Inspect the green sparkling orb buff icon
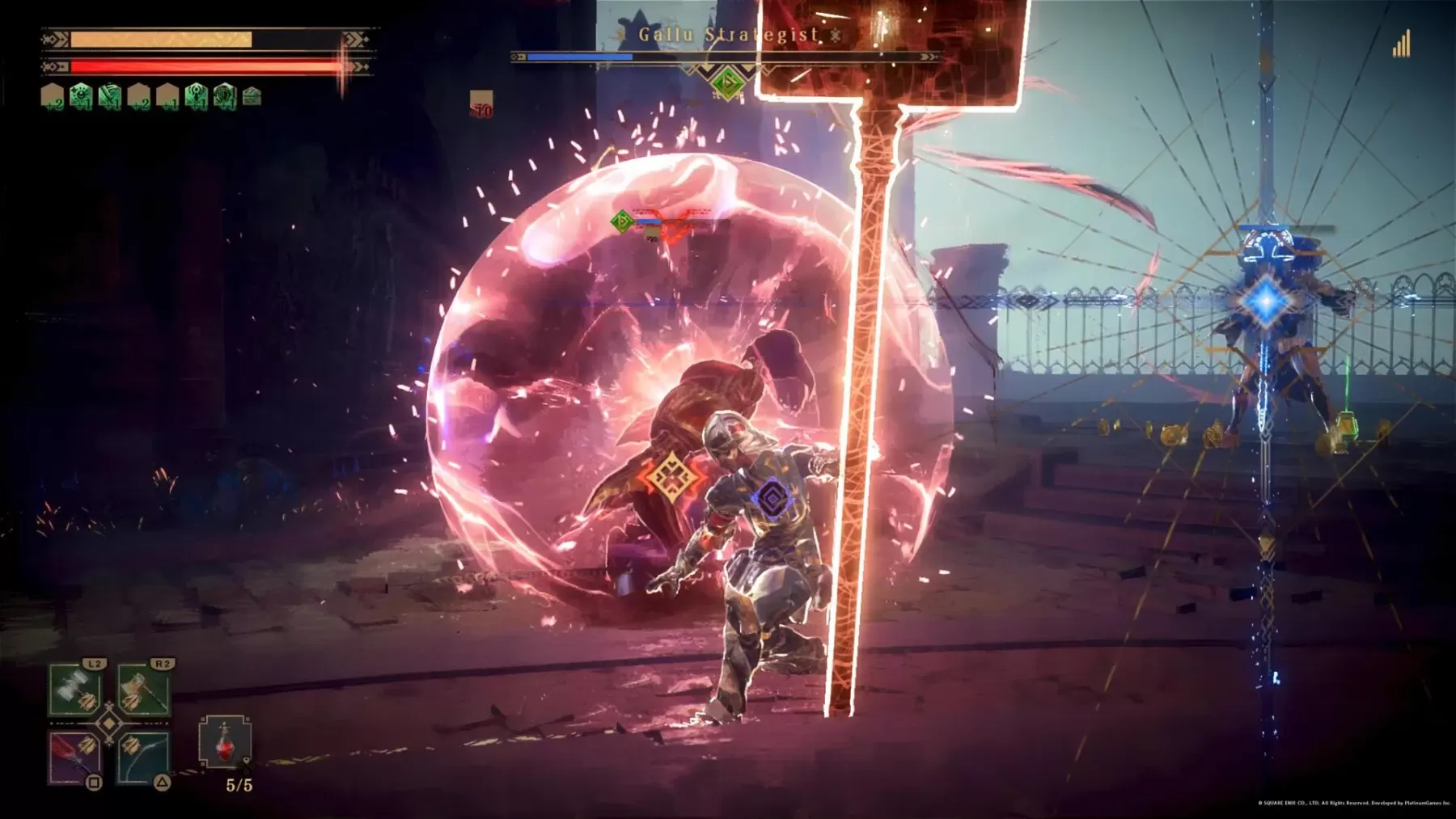 pos(81,97)
